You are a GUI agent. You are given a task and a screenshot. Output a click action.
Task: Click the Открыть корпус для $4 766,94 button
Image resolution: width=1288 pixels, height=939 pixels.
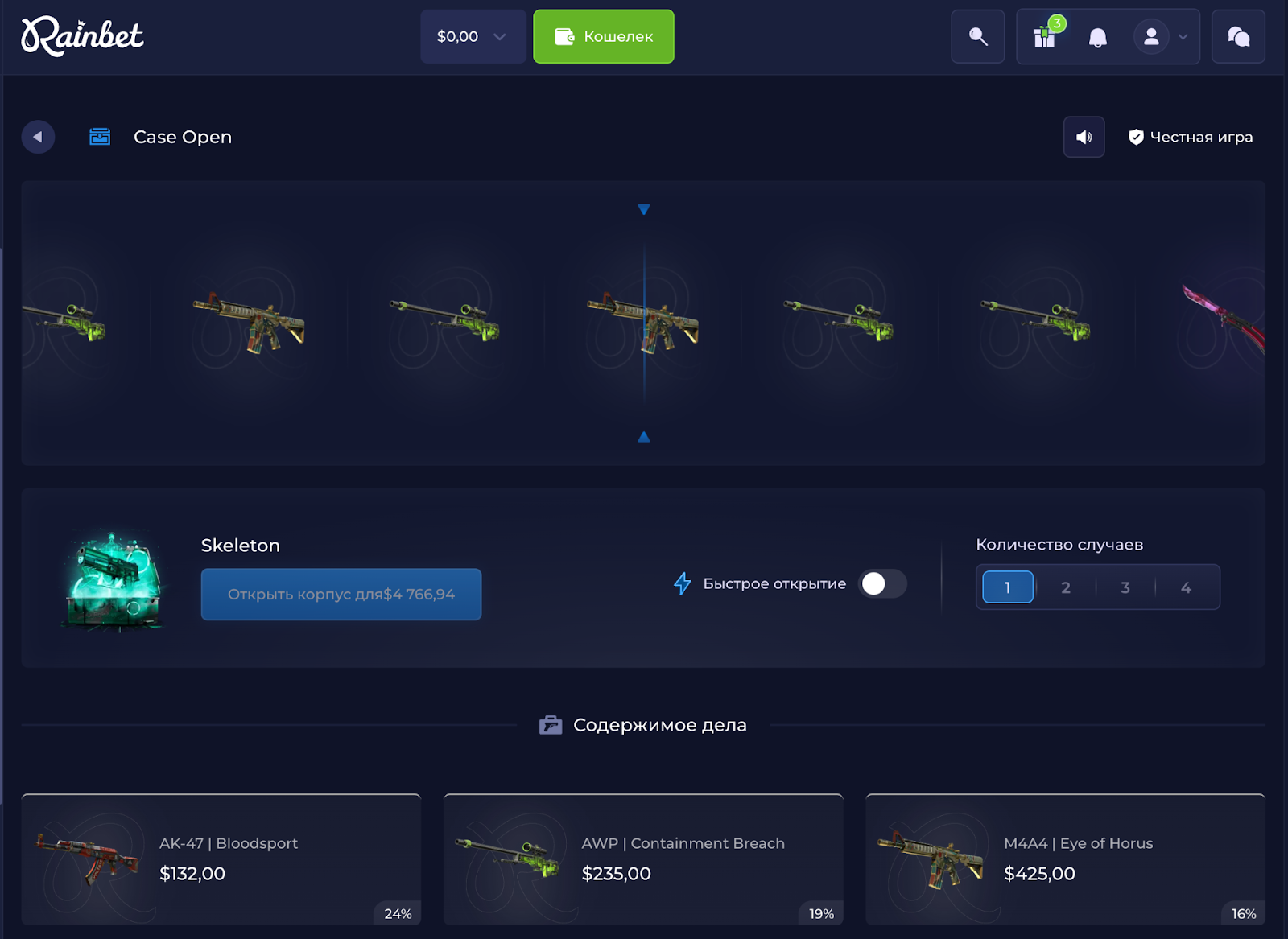click(341, 594)
